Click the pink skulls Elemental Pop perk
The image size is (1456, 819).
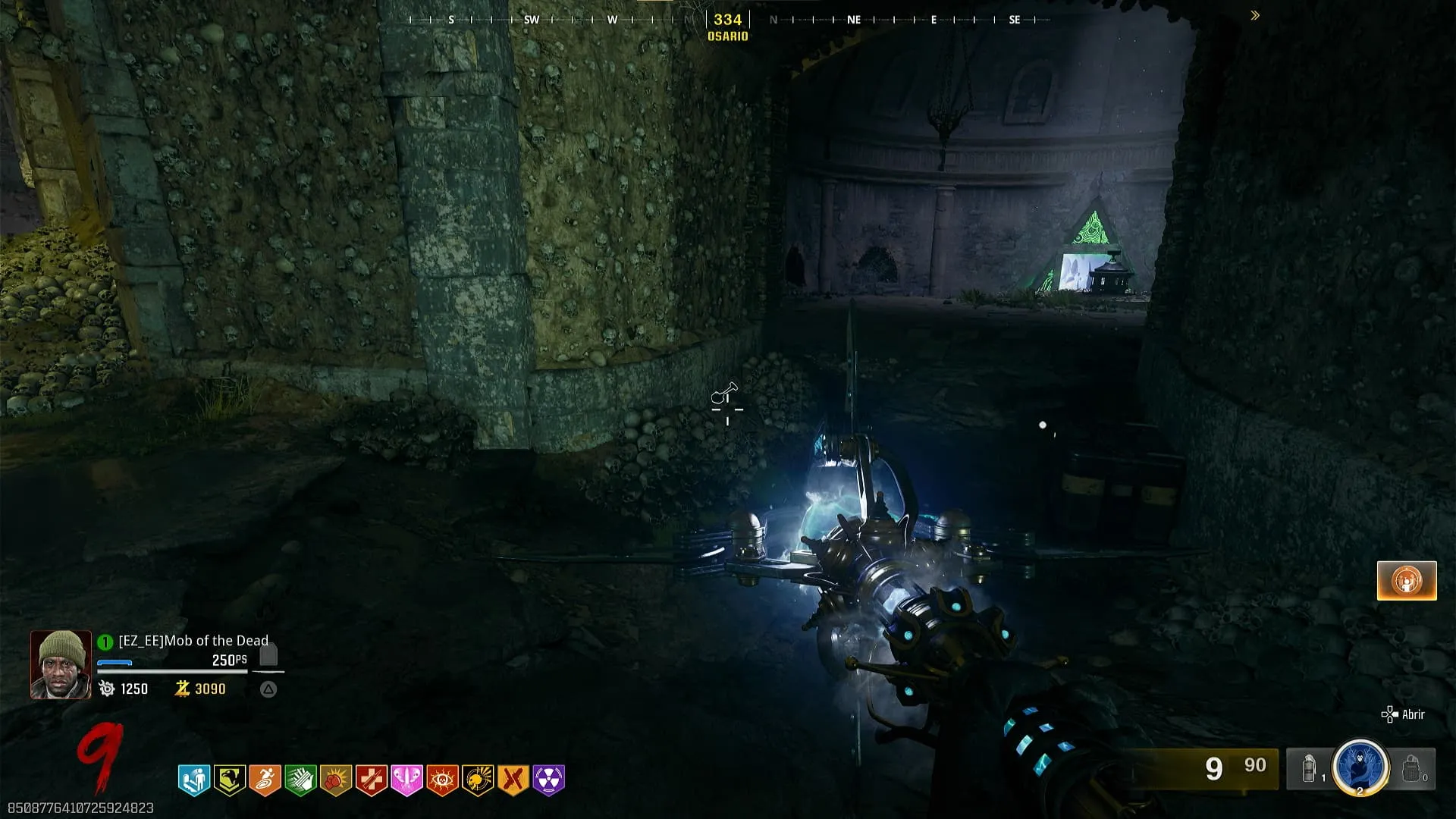click(x=406, y=780)
